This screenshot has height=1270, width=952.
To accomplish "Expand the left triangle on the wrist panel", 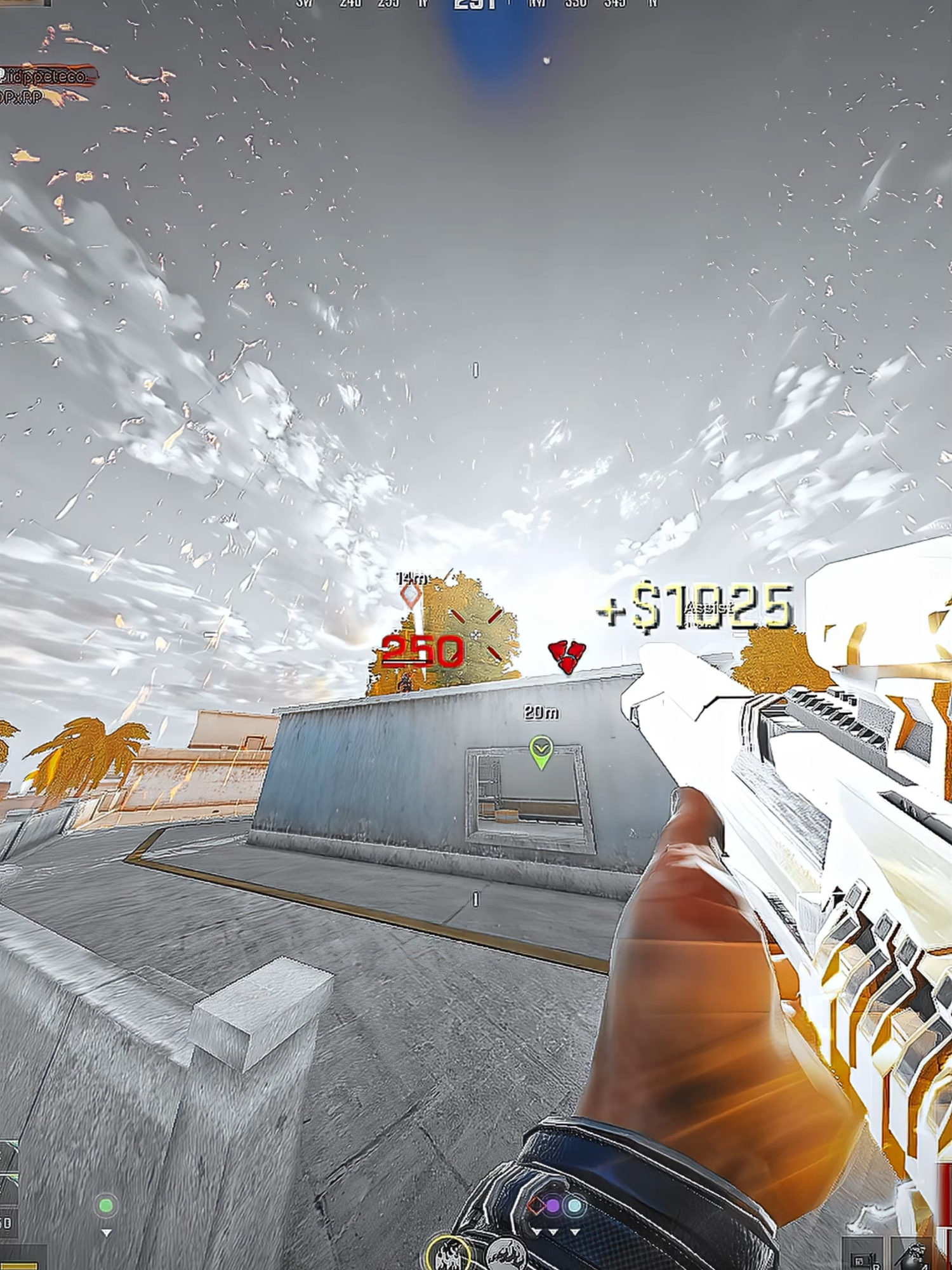I will click(x=537, y=1232).
